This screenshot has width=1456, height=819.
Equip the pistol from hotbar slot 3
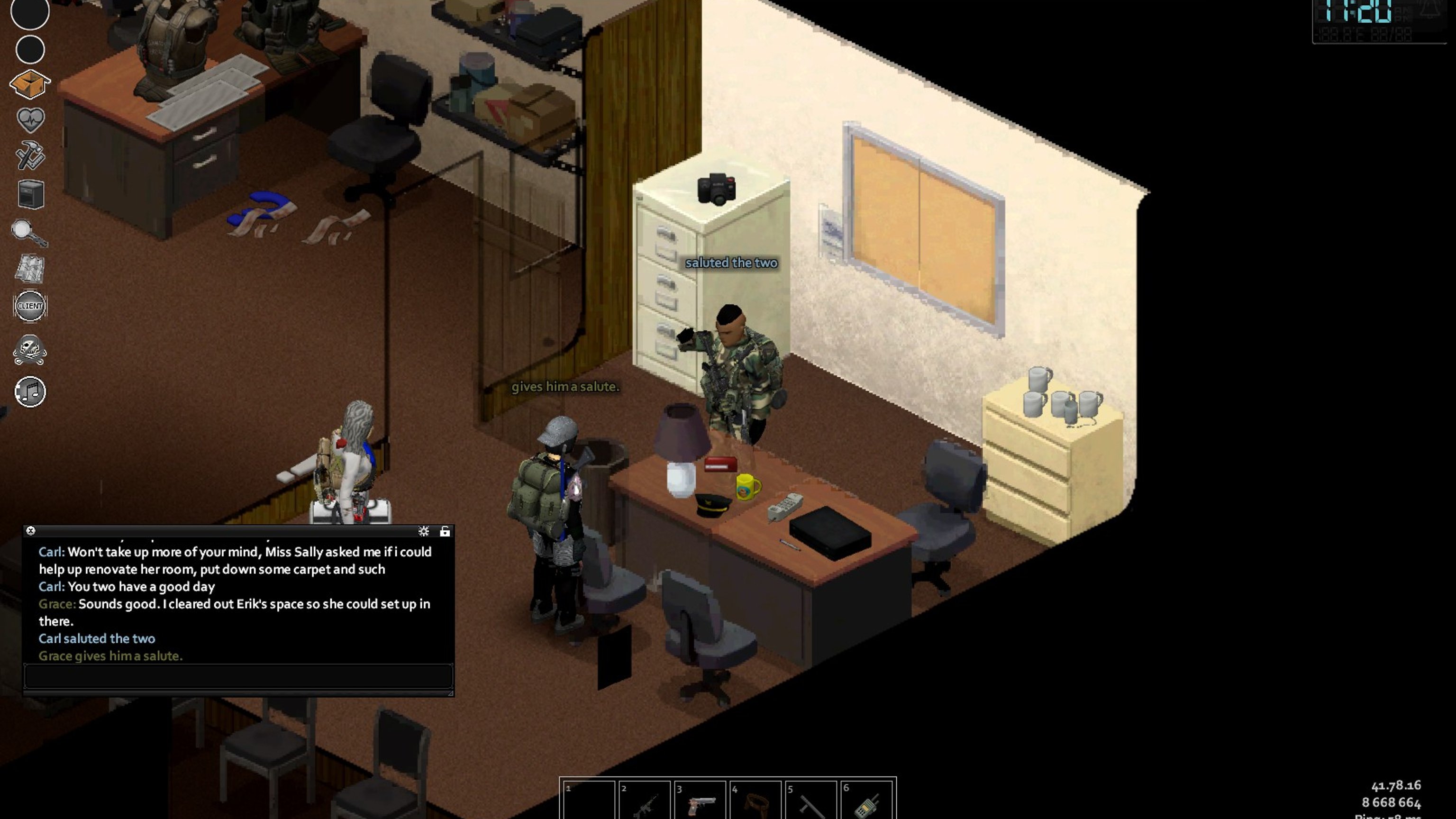(700, 801)
